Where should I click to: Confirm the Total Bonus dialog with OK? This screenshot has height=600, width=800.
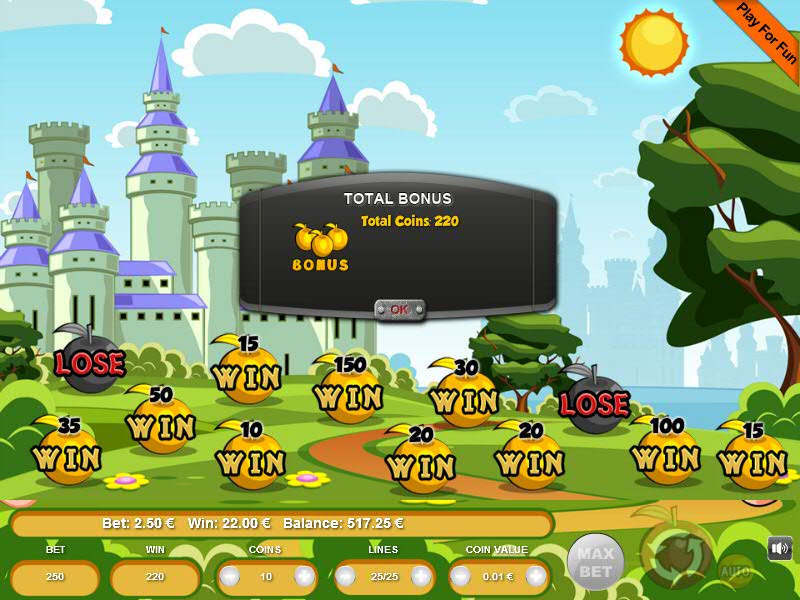[x=400, y=309]
